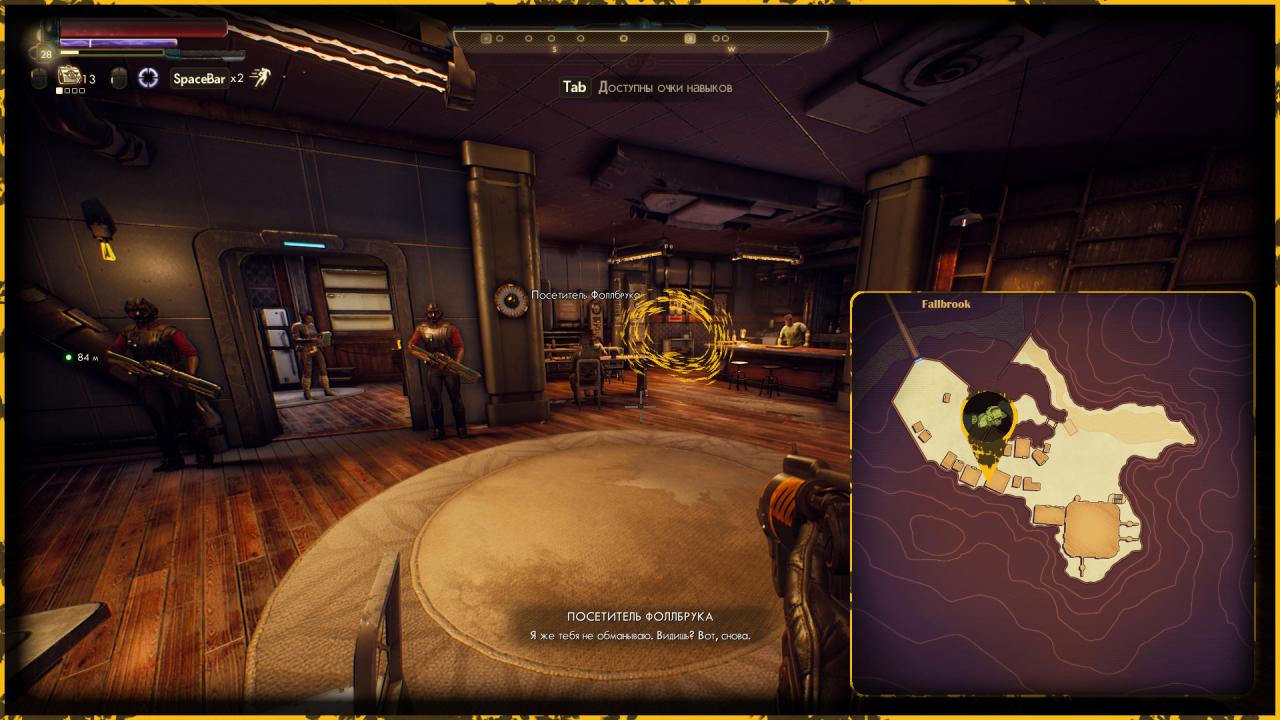The width and height of the screenshot is (1280, 720).
Task: Activate the purple tactical time dilation icon
Action: (x=149, y=78)
